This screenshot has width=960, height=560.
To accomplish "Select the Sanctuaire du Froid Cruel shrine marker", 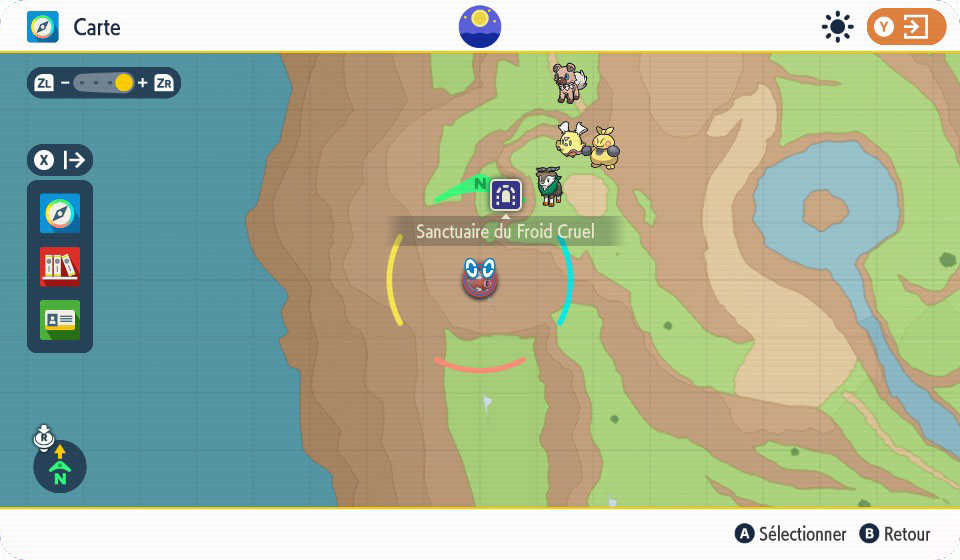I will pos(506,194).
